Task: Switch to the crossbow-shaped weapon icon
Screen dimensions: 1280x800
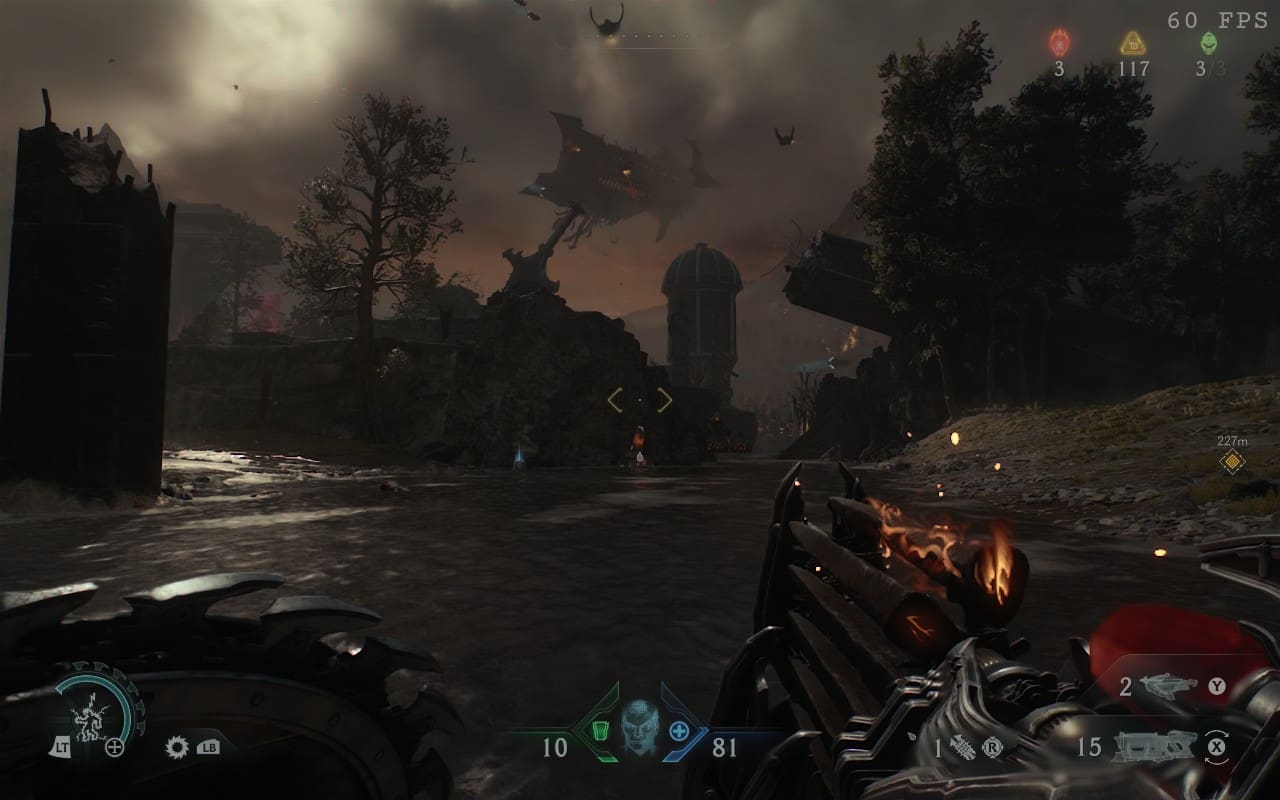Action: pos(1169,686)
